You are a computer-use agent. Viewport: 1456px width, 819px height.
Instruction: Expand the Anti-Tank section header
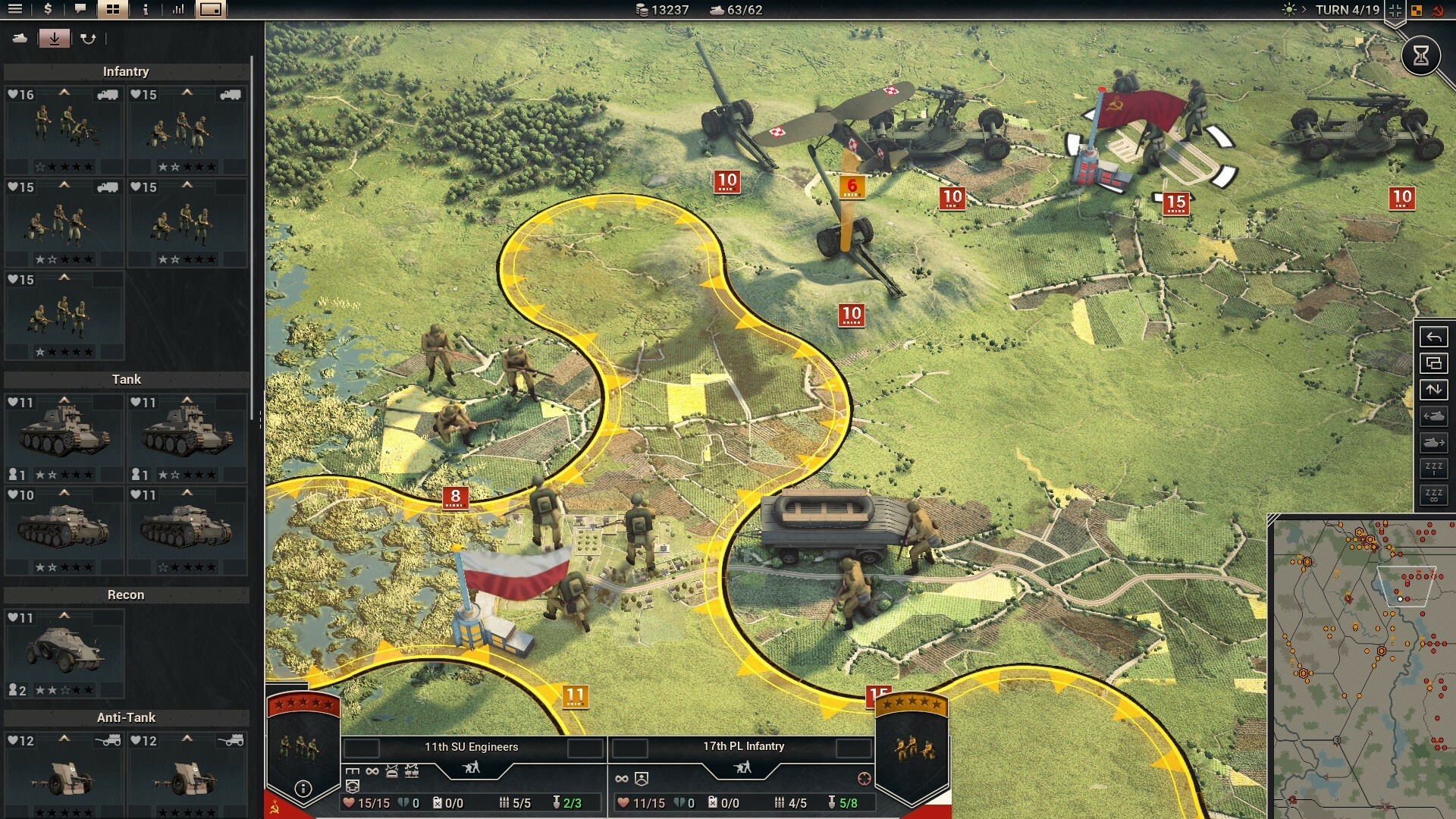click(126, 717)
